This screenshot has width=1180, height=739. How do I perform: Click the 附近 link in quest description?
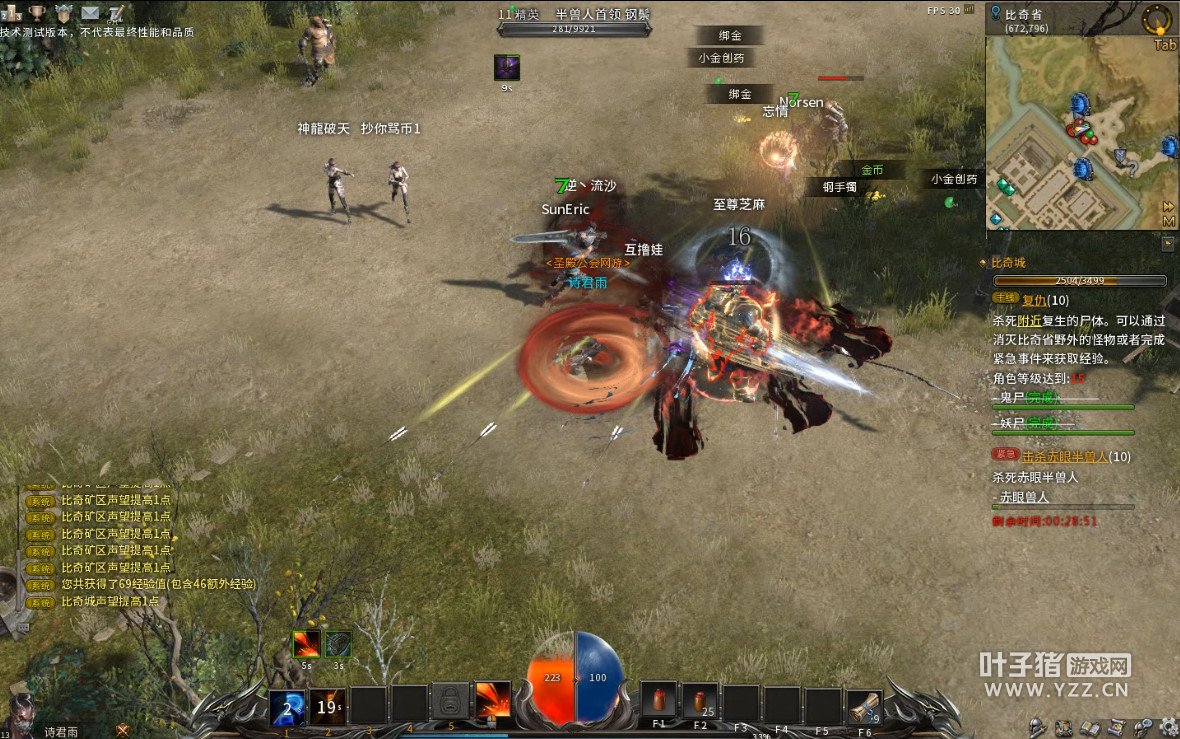tap(1029, 321)
